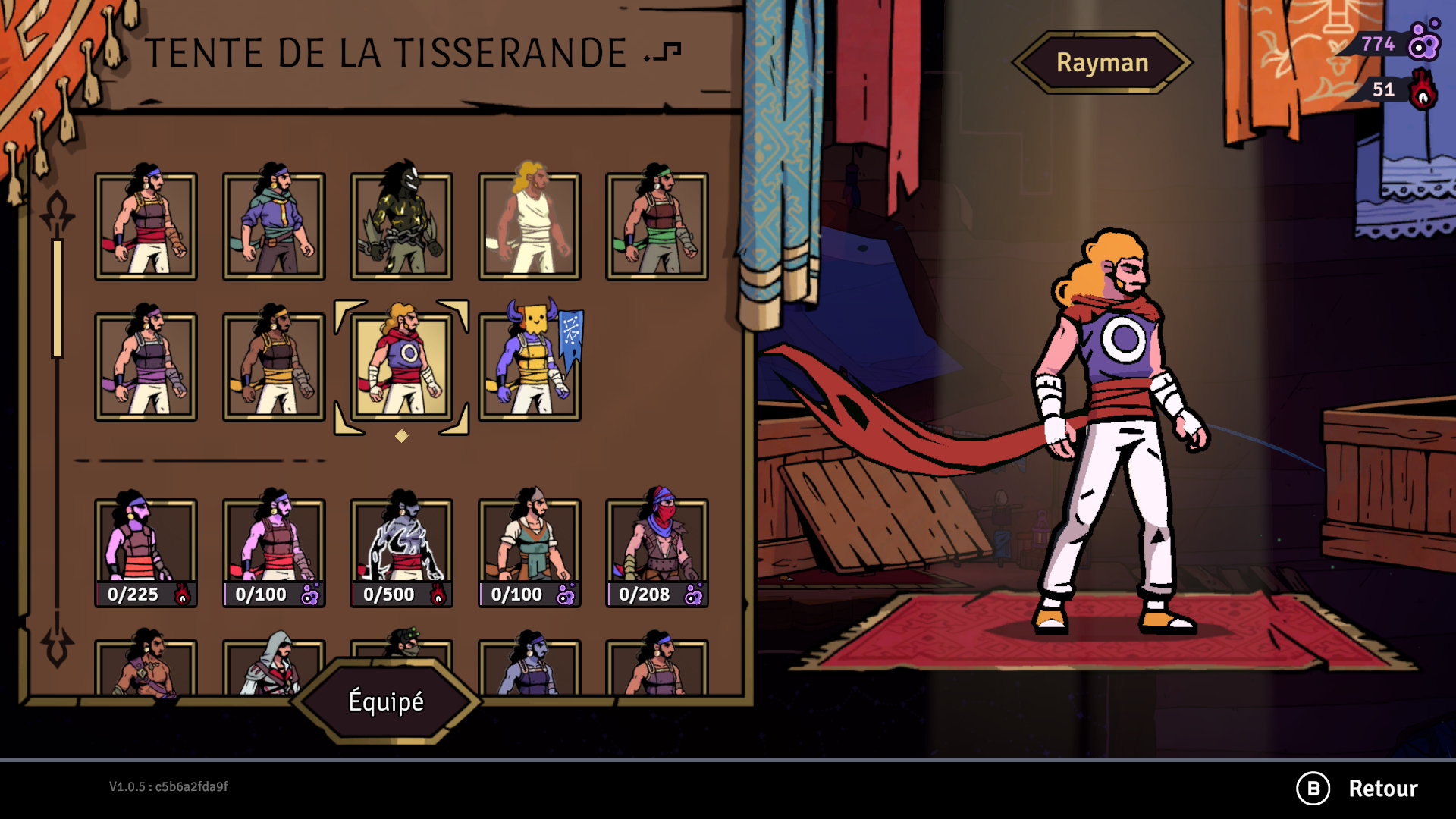This screenshot has height=819, width=1456.
Task: Click the scroll down arrow
Action: (x=58, y=646)
